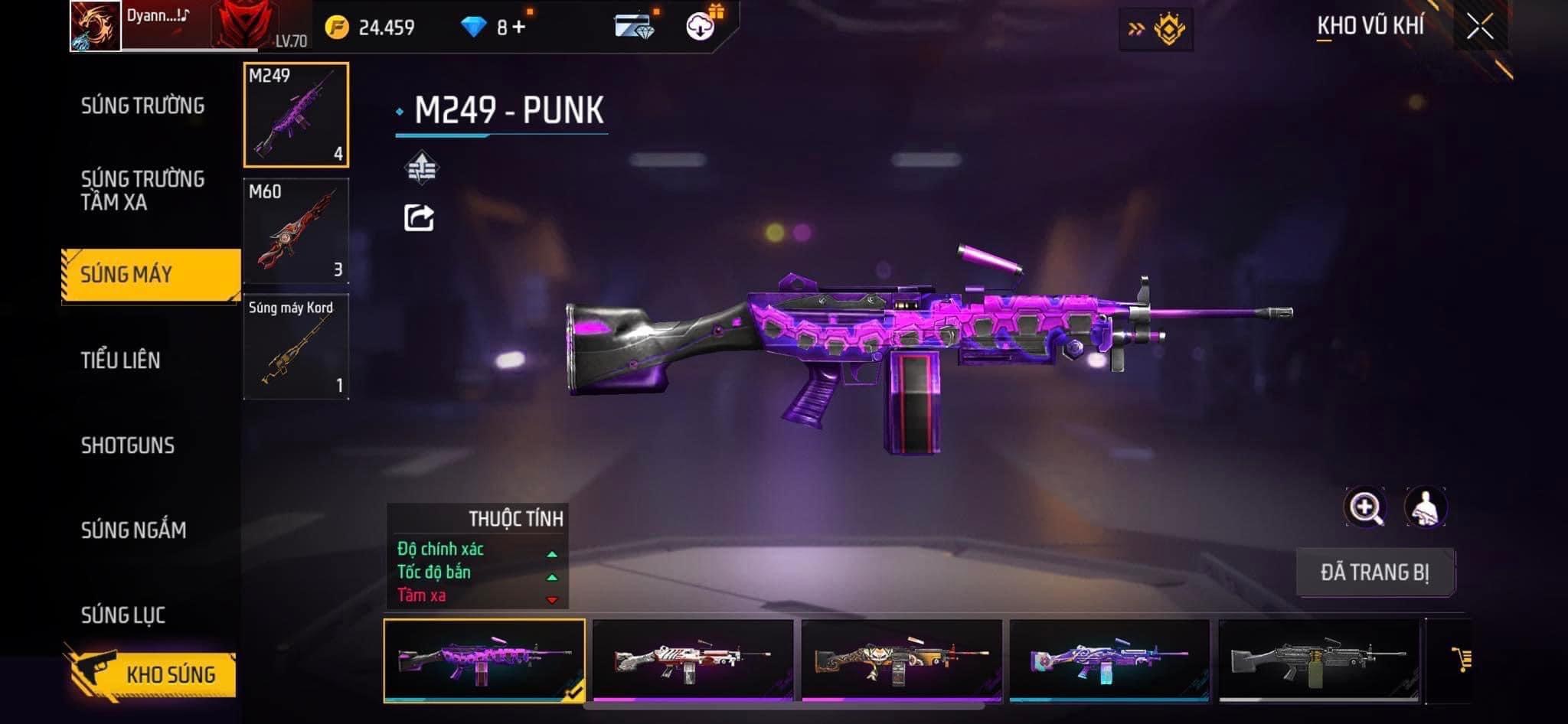Image resolution: width=1568 pixels, height=724 pixels.
Task: Select the Tiểu Liên category
Action: 121,360
